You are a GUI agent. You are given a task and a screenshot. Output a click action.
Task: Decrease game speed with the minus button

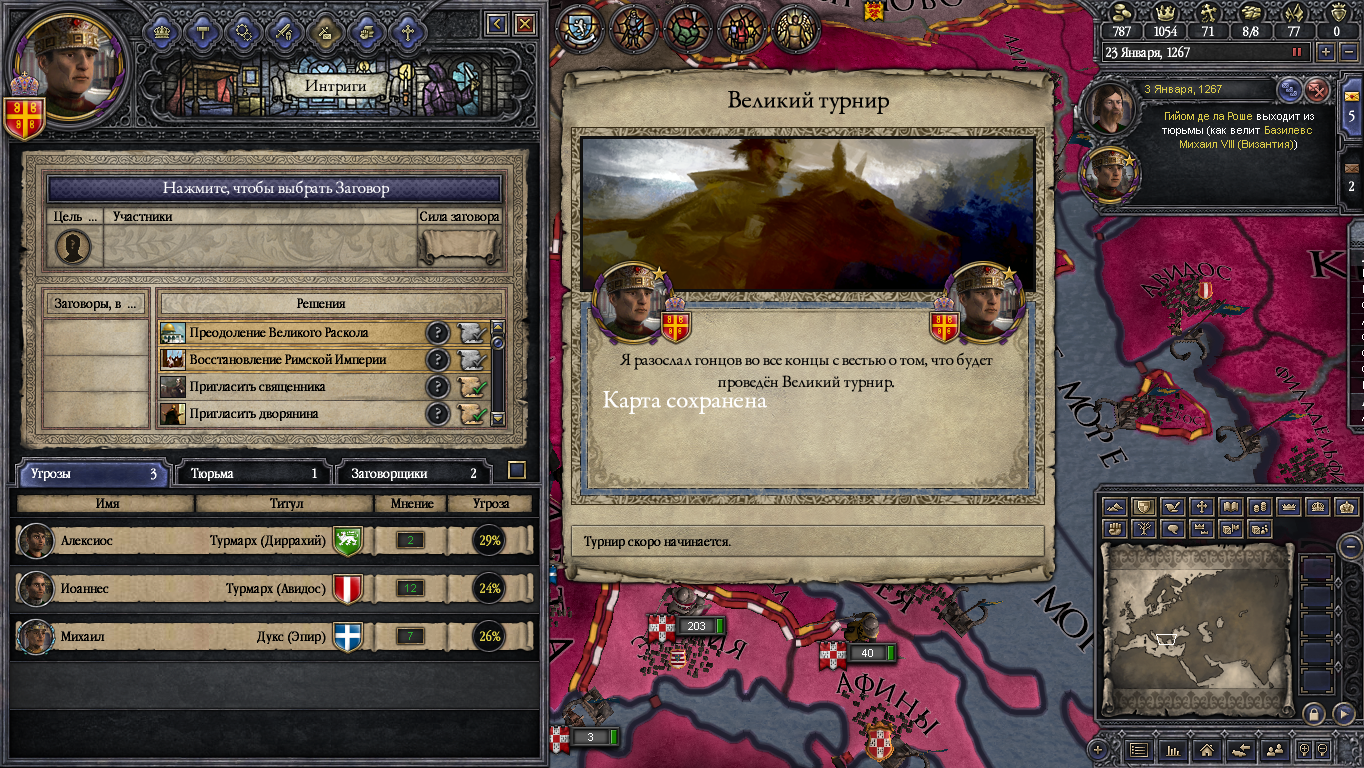(1346, 52)
